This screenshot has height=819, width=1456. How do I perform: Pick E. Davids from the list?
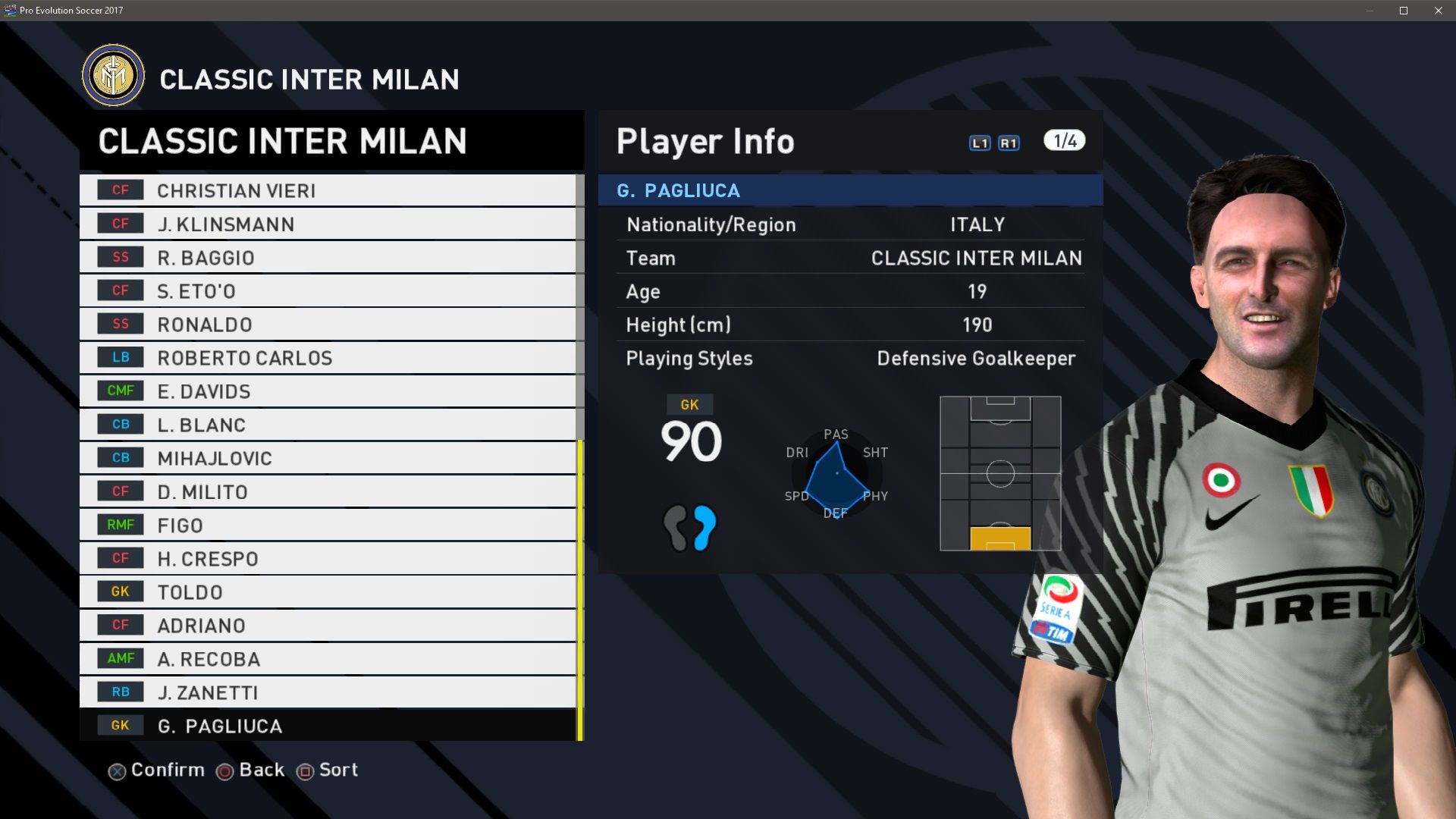tap(328, 391)
